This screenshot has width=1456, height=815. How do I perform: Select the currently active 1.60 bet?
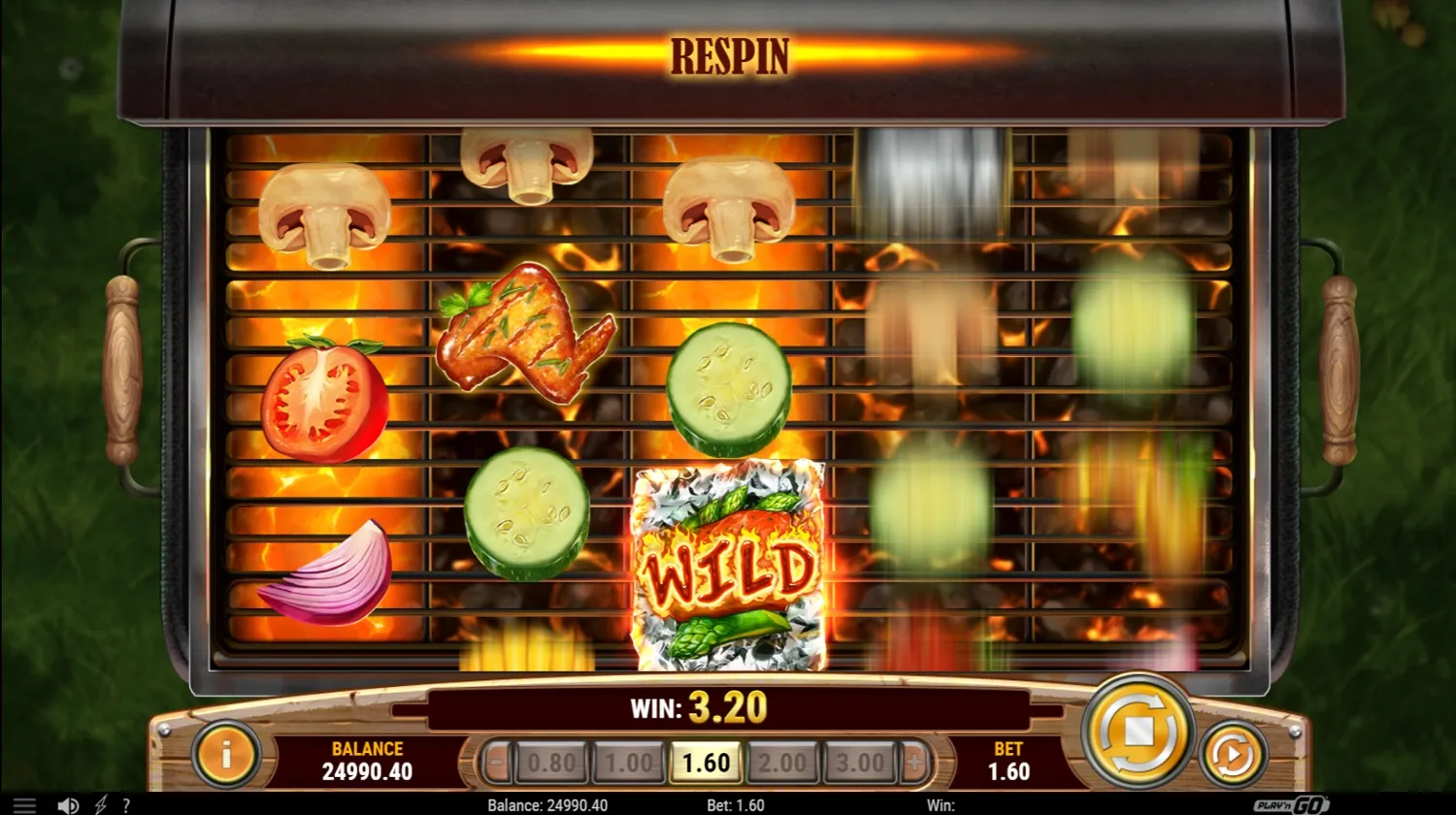(707, 762)
